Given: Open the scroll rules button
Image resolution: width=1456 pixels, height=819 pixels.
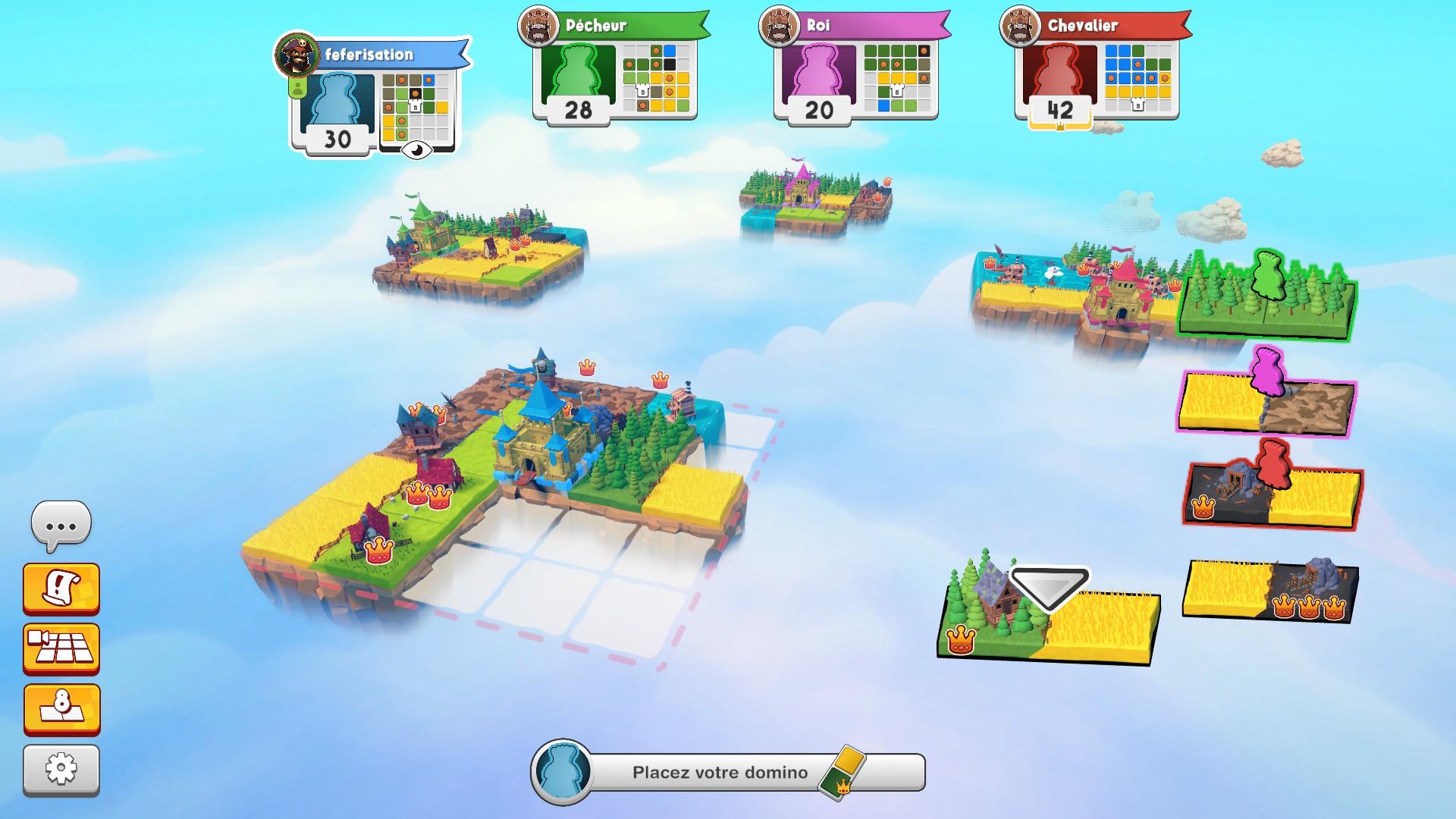Looking at the screenshot, I should pos(61,588).
